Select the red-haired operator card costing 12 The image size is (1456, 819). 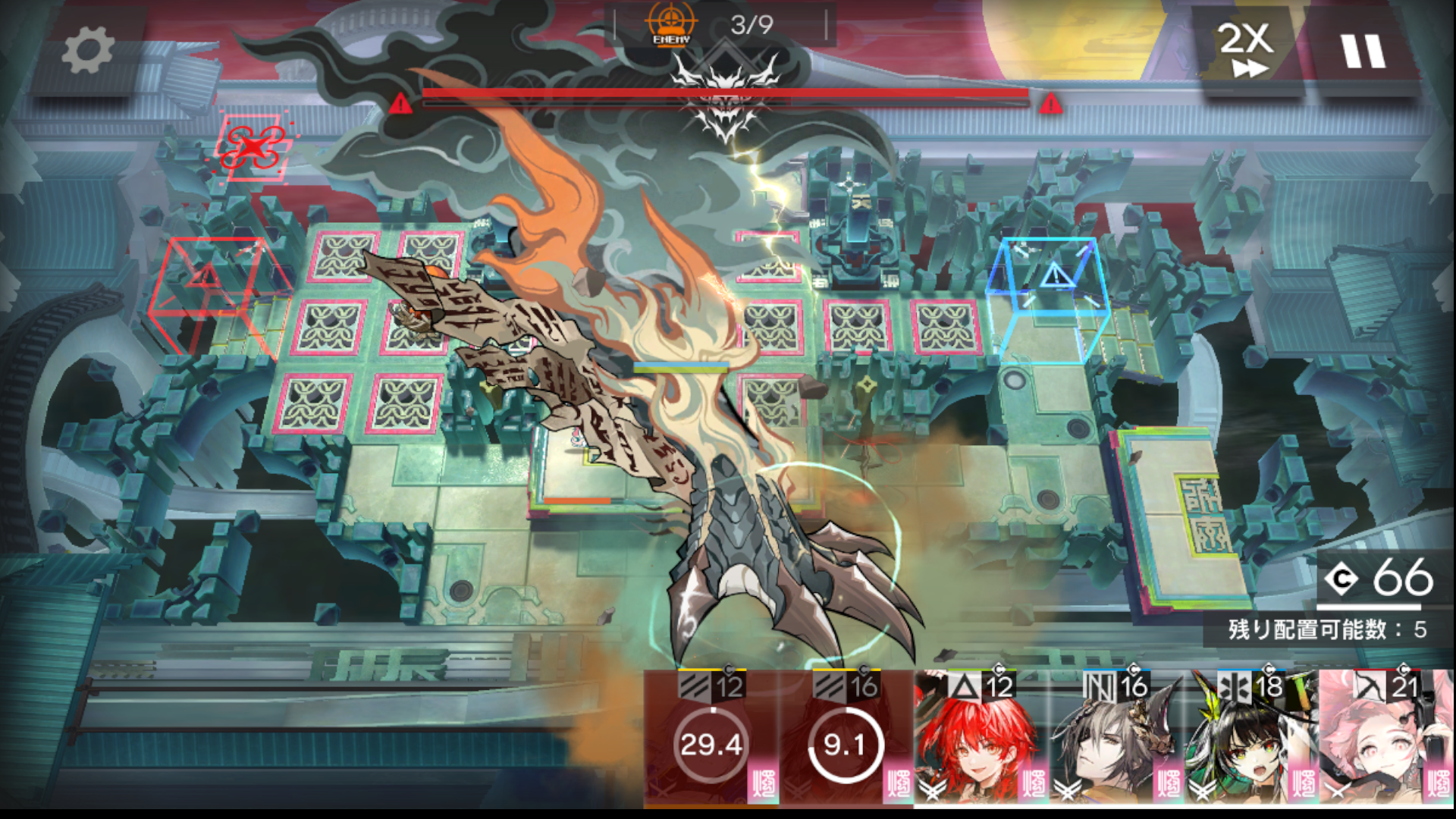click(981, 739)
